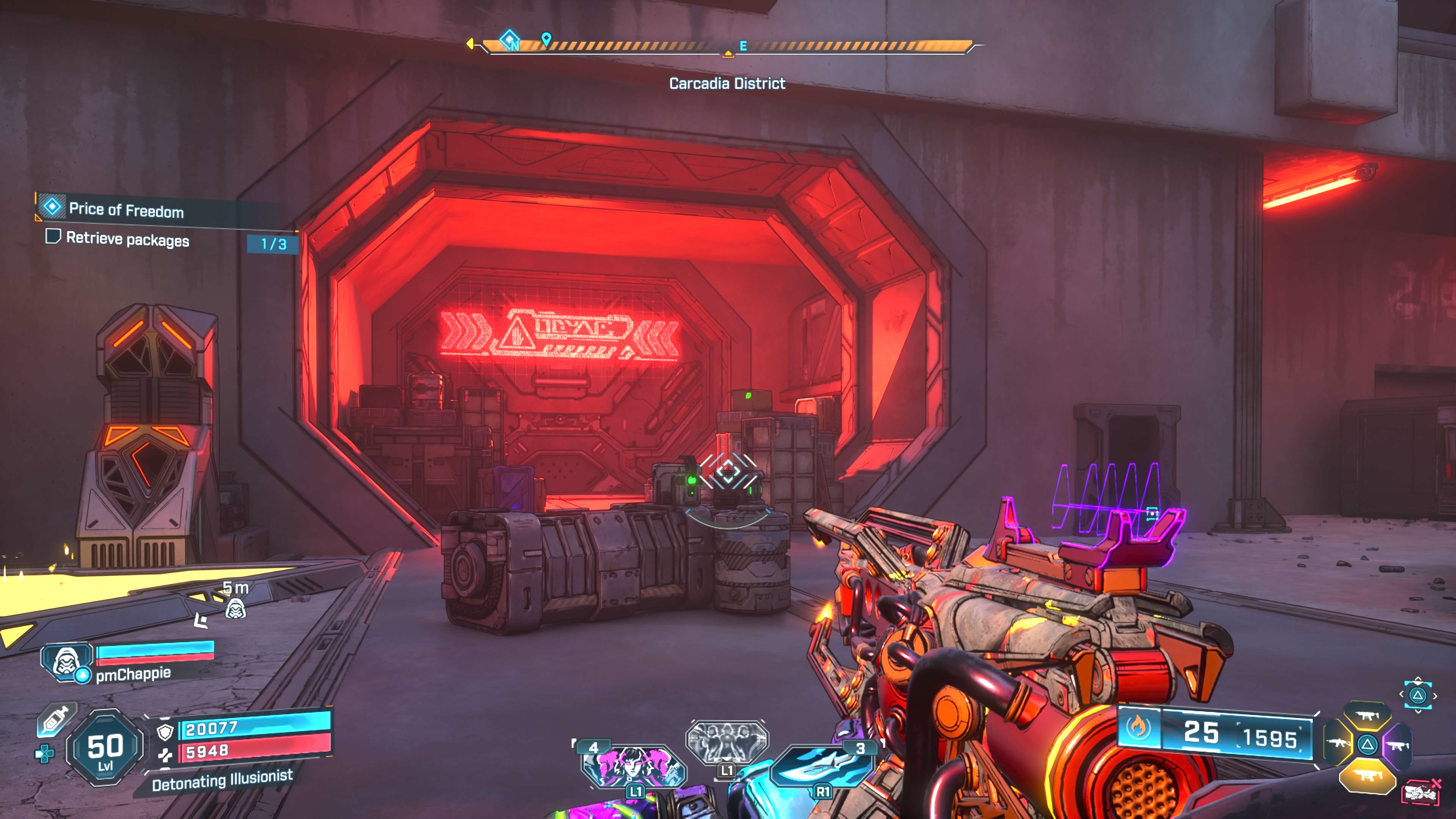Image resolution: width=1456 pixels, height=819 pixels.
Task: Select teammate pmChappie's hooded portrait
Action: [x=66, y=661]
